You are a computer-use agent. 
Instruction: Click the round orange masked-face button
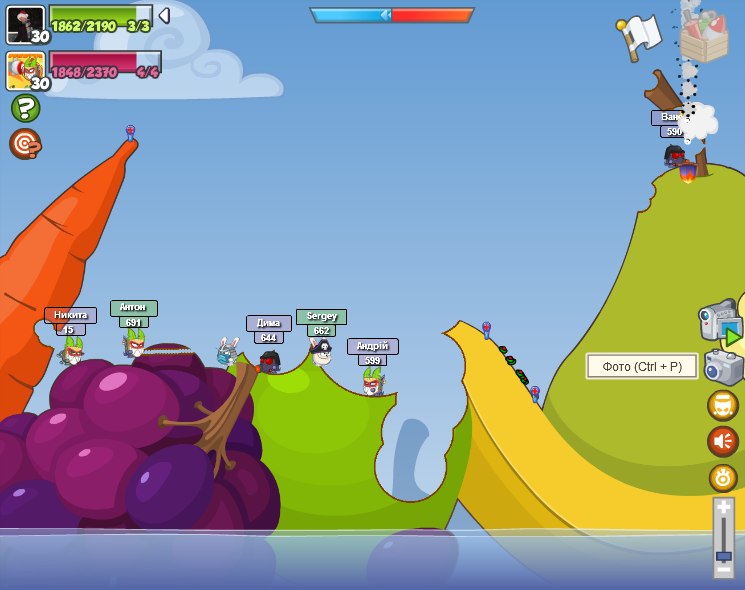(723, 405)
